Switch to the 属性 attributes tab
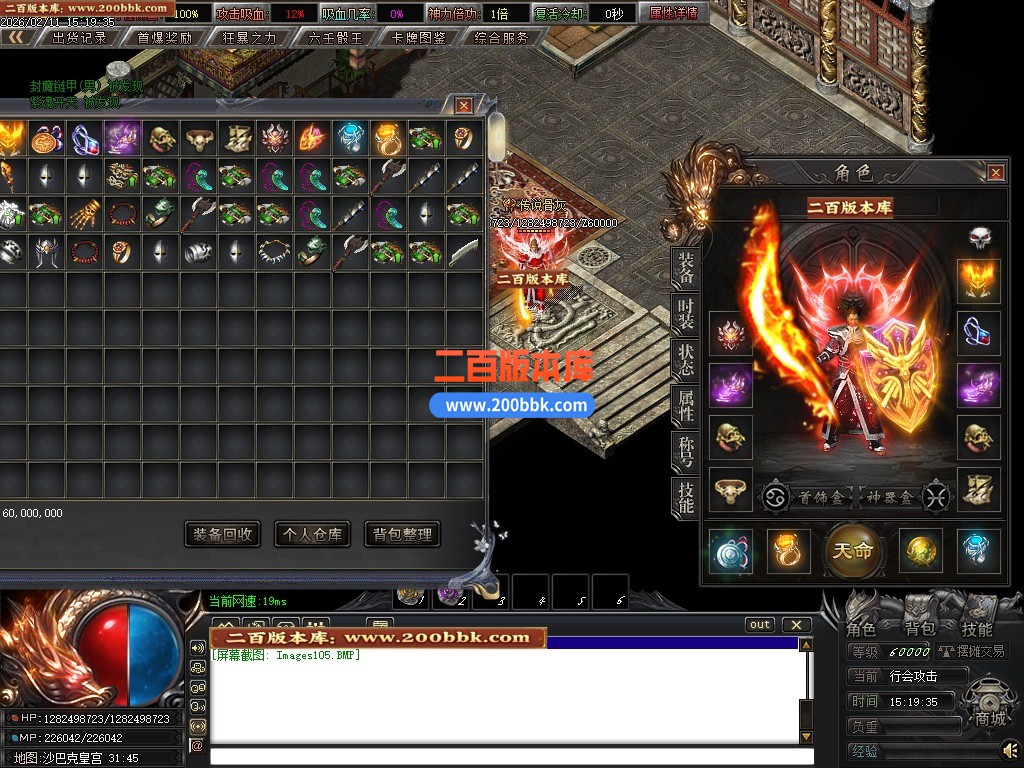Viewport: 1024px width, 768px height. [686, 405]
